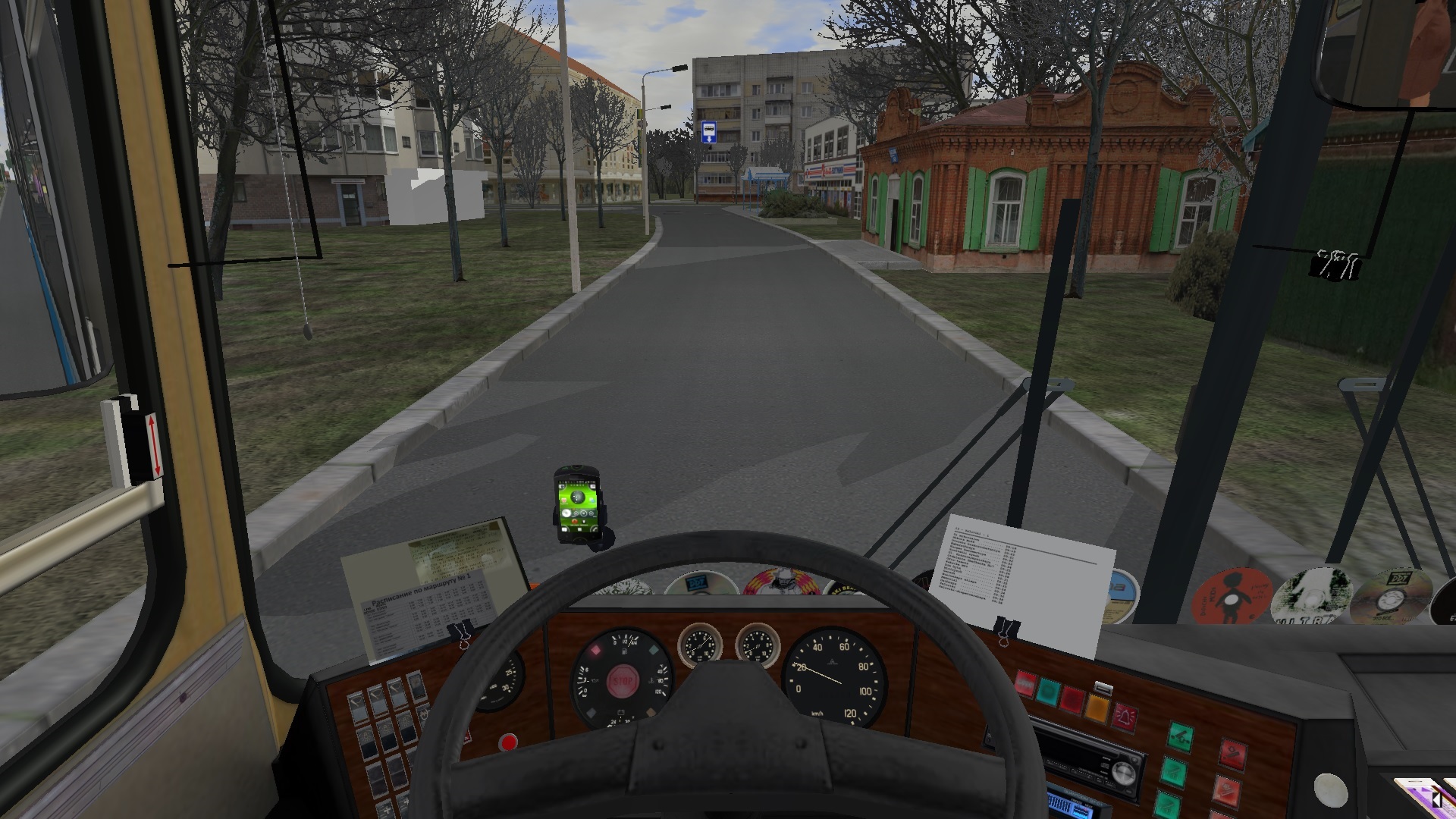1456x819 pixels.
Task: Toggle the teal square button beside the orange one
Action: point(1049,691)
